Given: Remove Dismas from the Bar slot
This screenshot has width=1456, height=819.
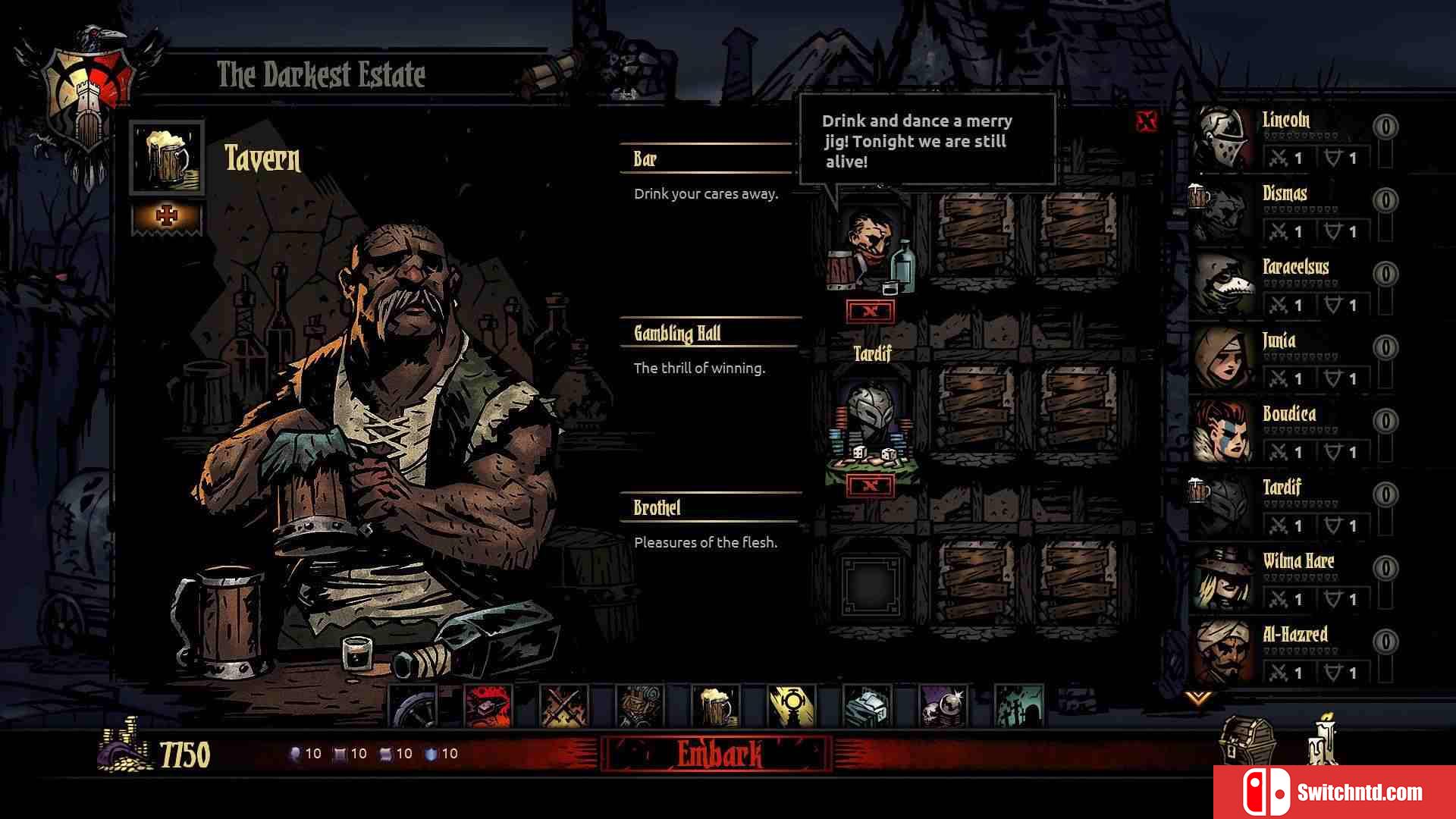Looking at the screenshot, I should [x=871, y=311].
